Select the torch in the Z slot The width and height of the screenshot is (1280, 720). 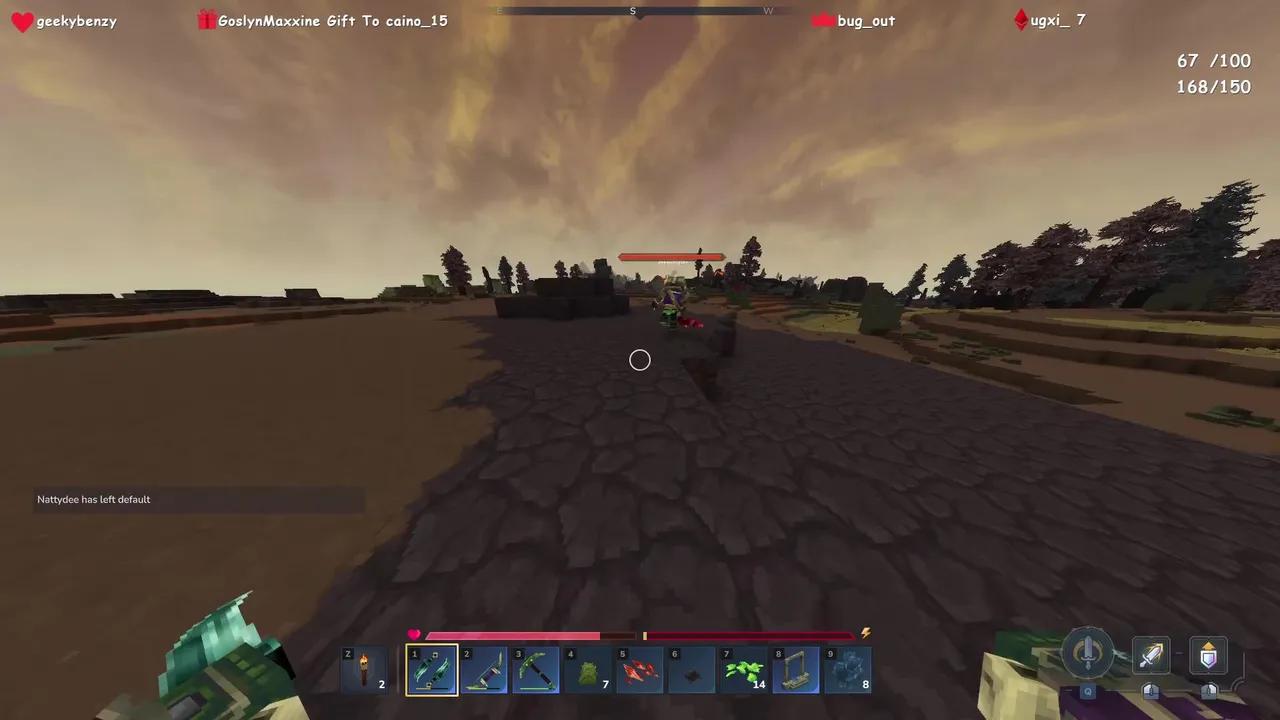[363, 669]
